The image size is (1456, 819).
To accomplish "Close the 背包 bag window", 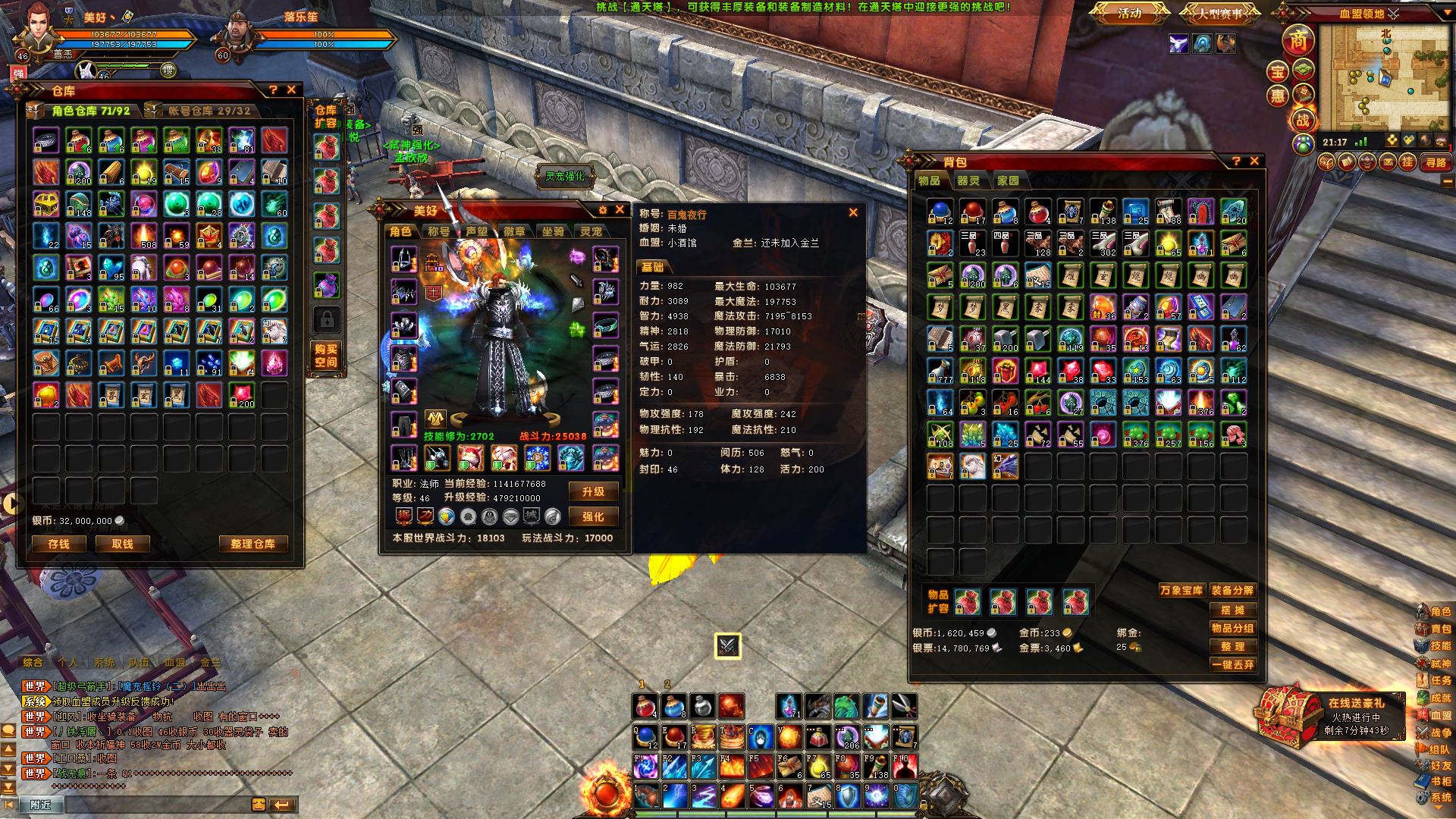I will [1254, 161].
